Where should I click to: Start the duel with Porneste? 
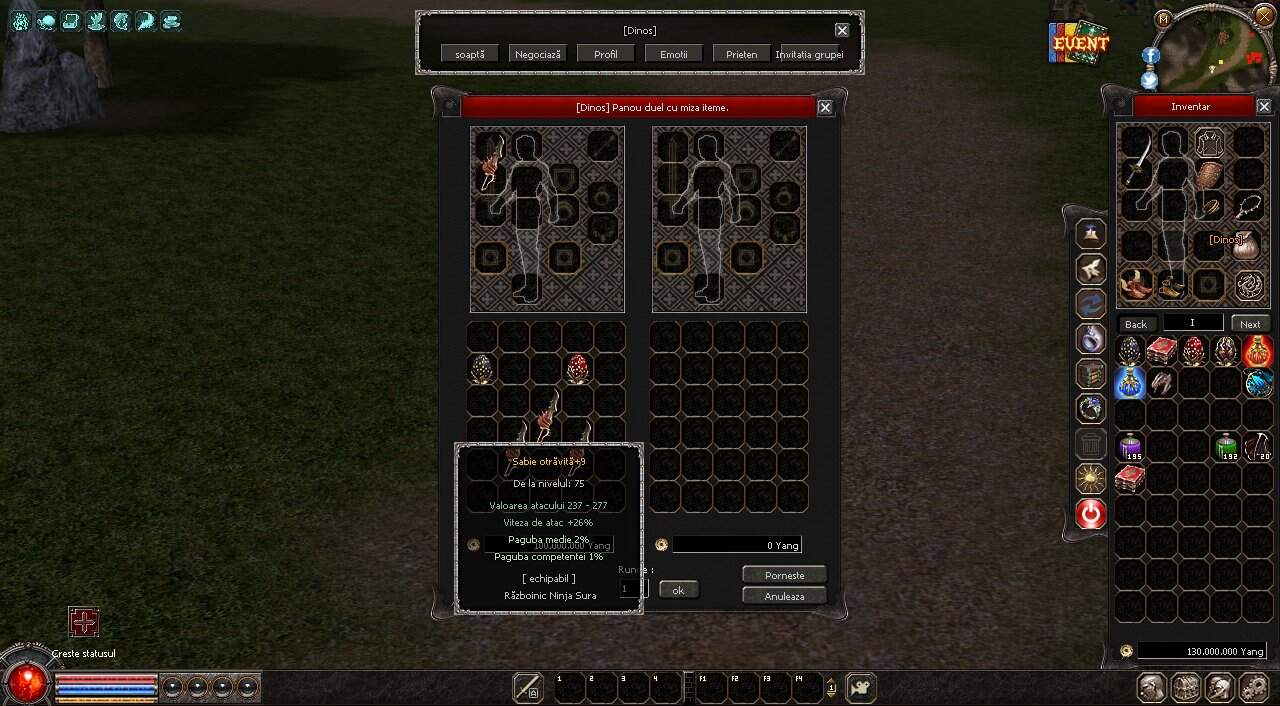pos(785,575)
